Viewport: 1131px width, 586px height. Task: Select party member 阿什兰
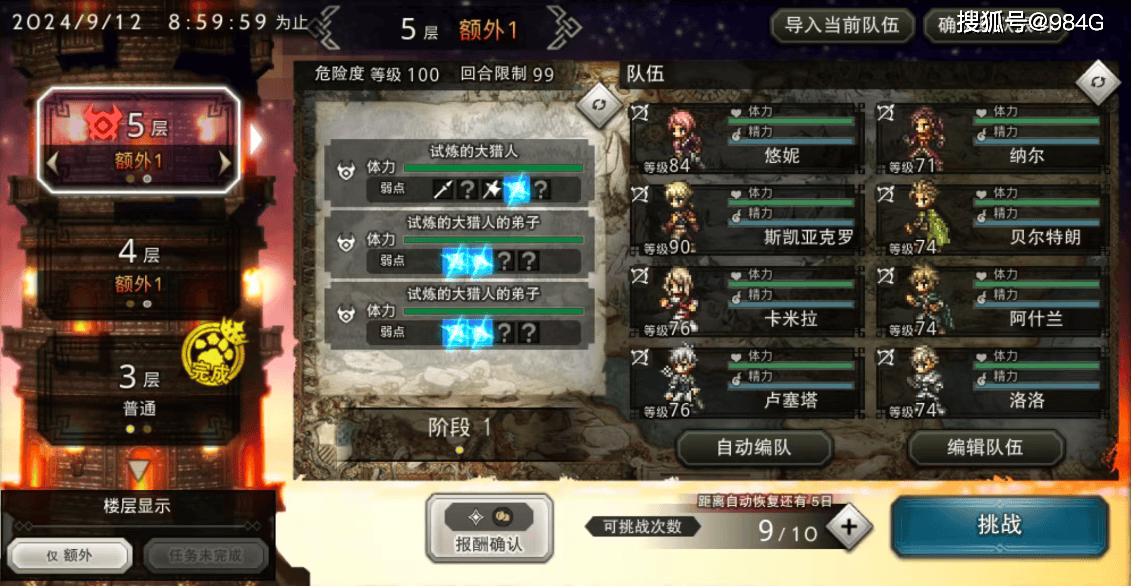pos(992,300)
